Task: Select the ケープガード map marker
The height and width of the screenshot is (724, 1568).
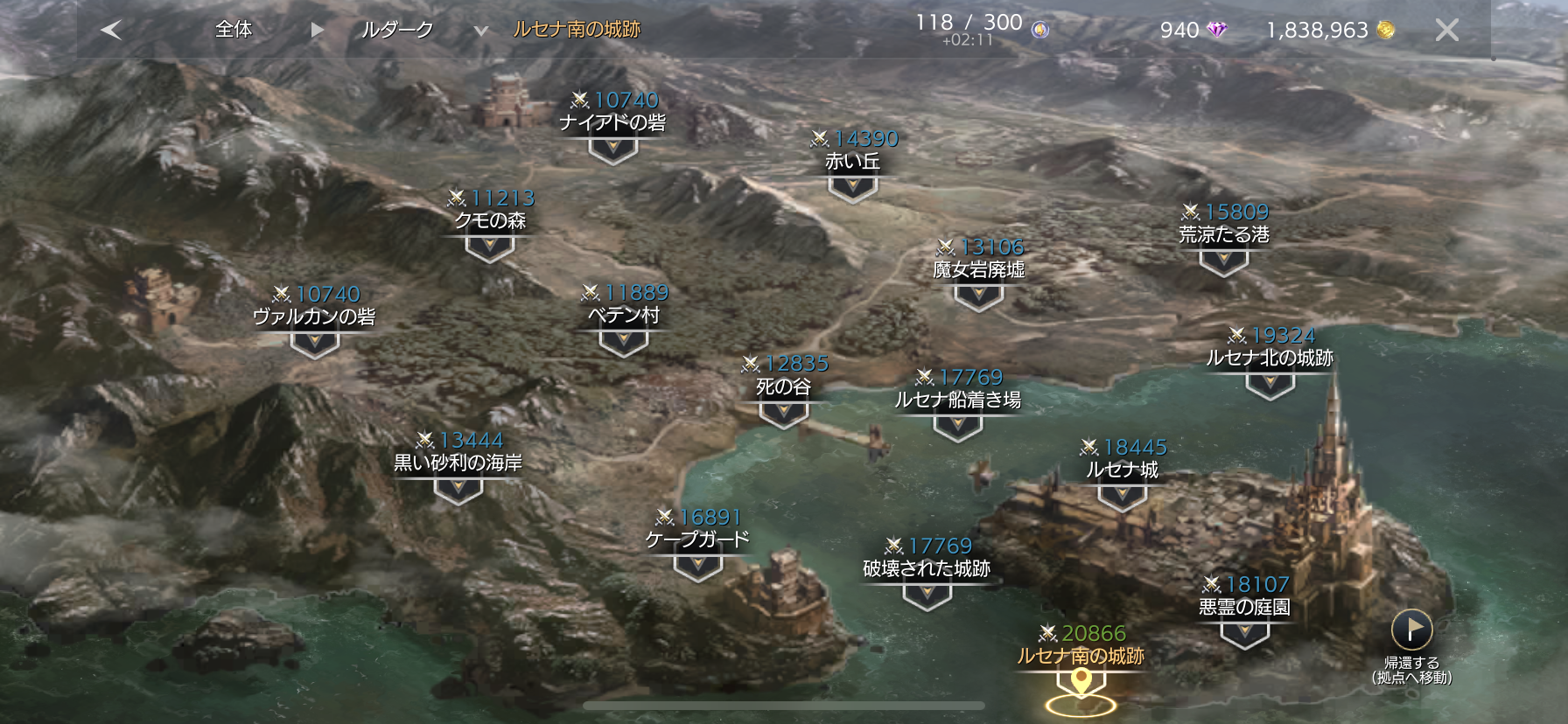Action: (x=697, y=567)
